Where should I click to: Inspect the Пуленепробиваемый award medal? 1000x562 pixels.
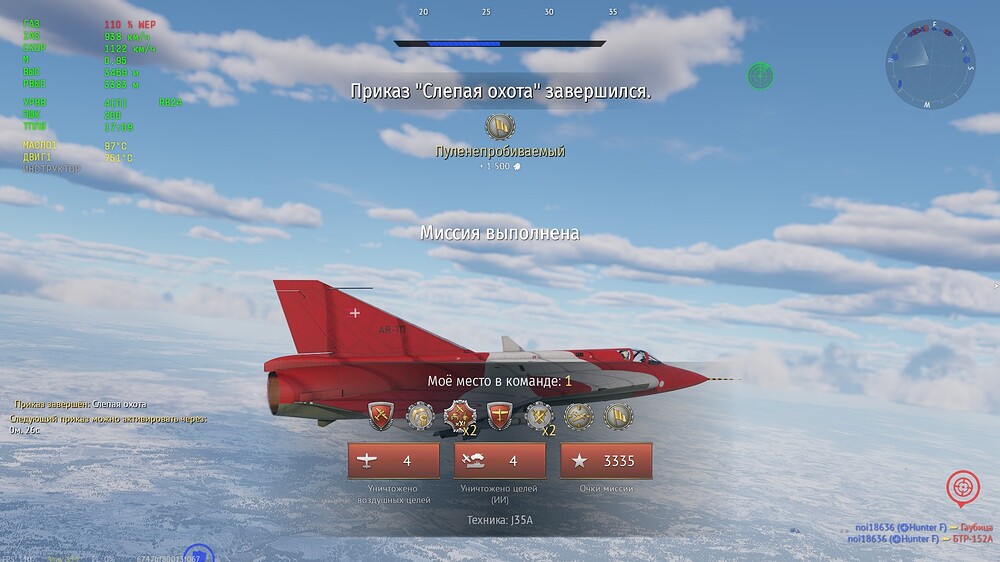pyautogui.click(x=500, y=127)
